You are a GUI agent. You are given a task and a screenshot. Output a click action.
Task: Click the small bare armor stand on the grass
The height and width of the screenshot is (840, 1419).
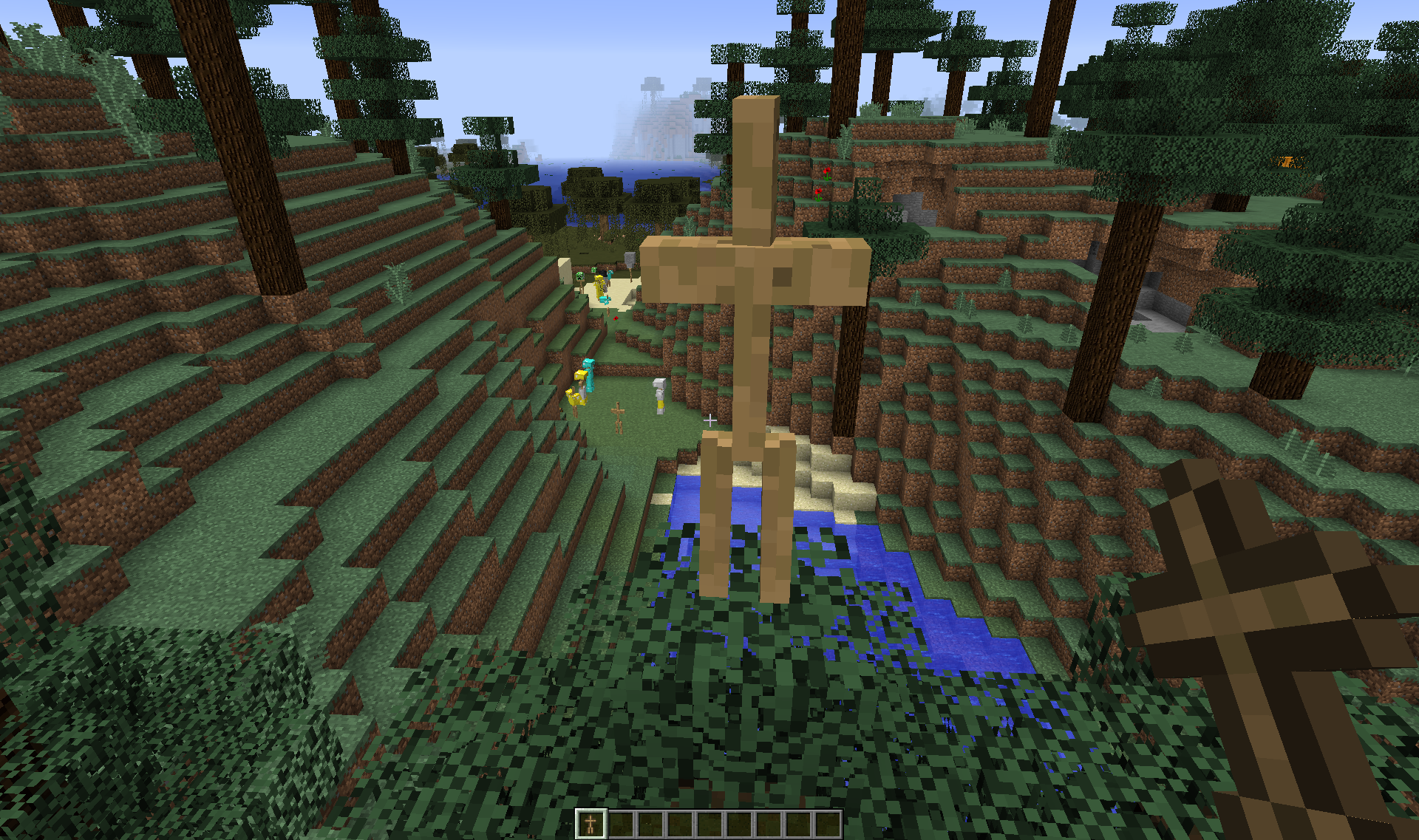tap(618, 417)
